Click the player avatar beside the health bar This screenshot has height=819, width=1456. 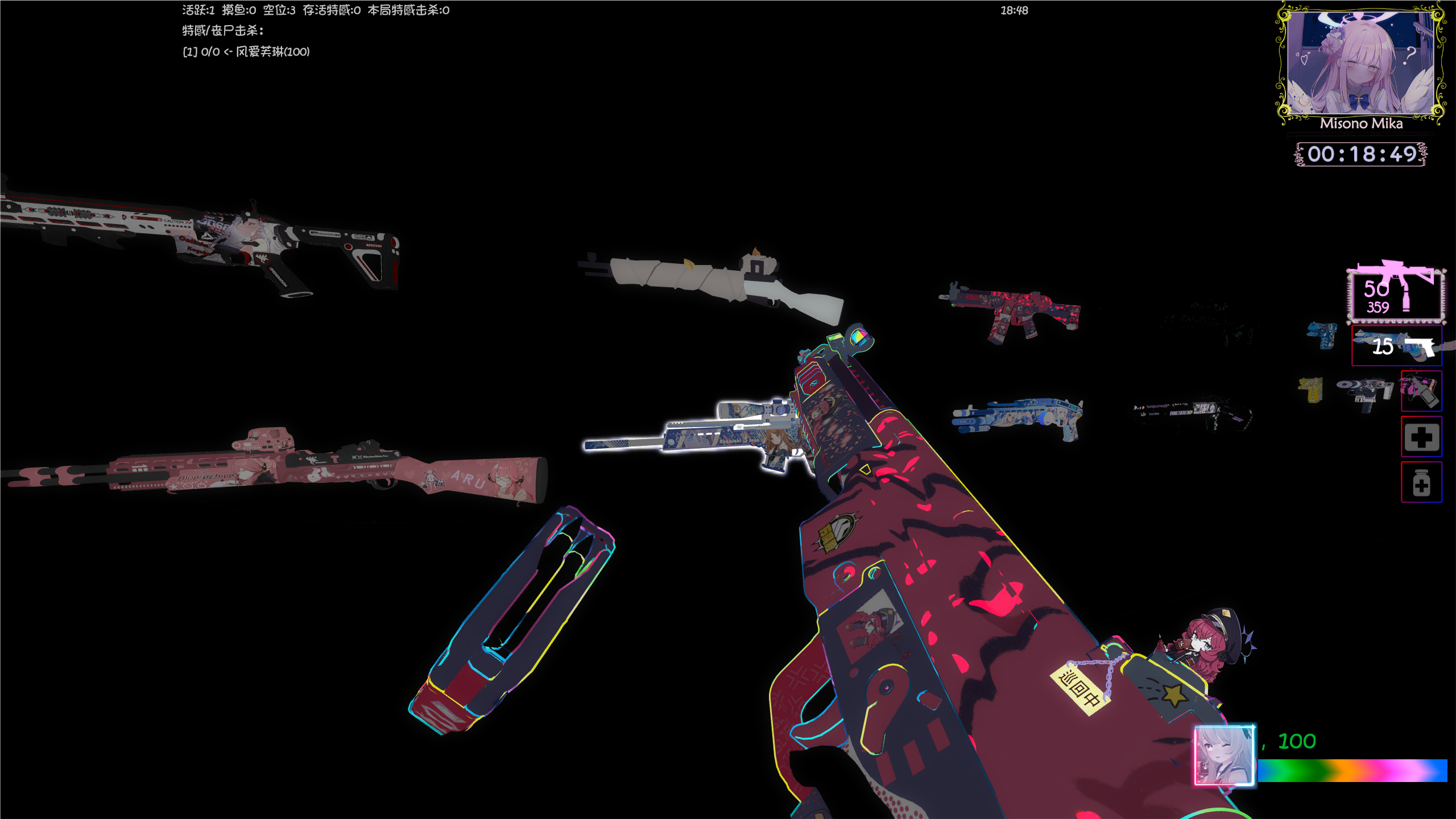pos(1224,755)
